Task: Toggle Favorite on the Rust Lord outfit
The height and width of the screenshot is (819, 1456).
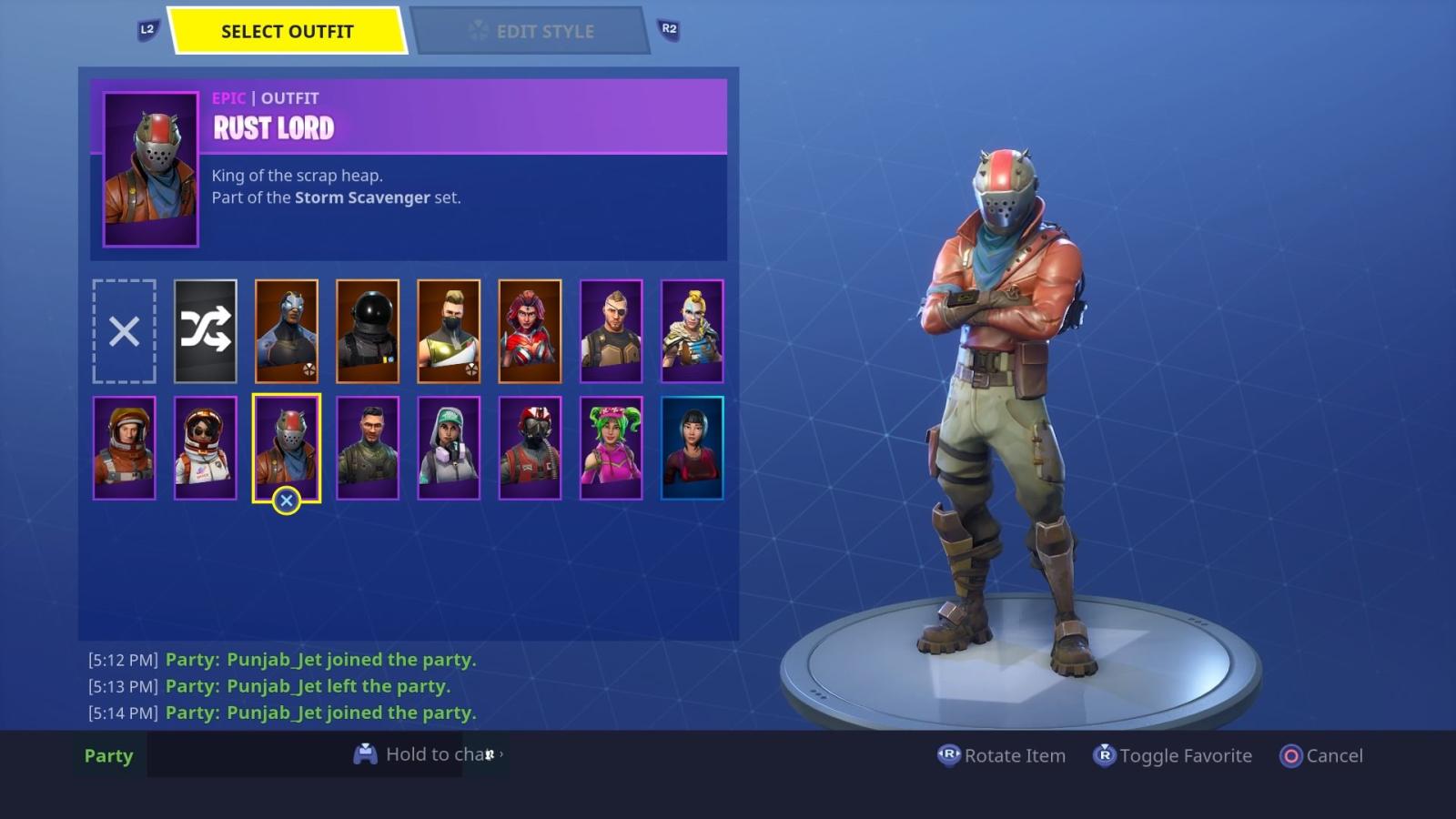Action: point(1173,755)
